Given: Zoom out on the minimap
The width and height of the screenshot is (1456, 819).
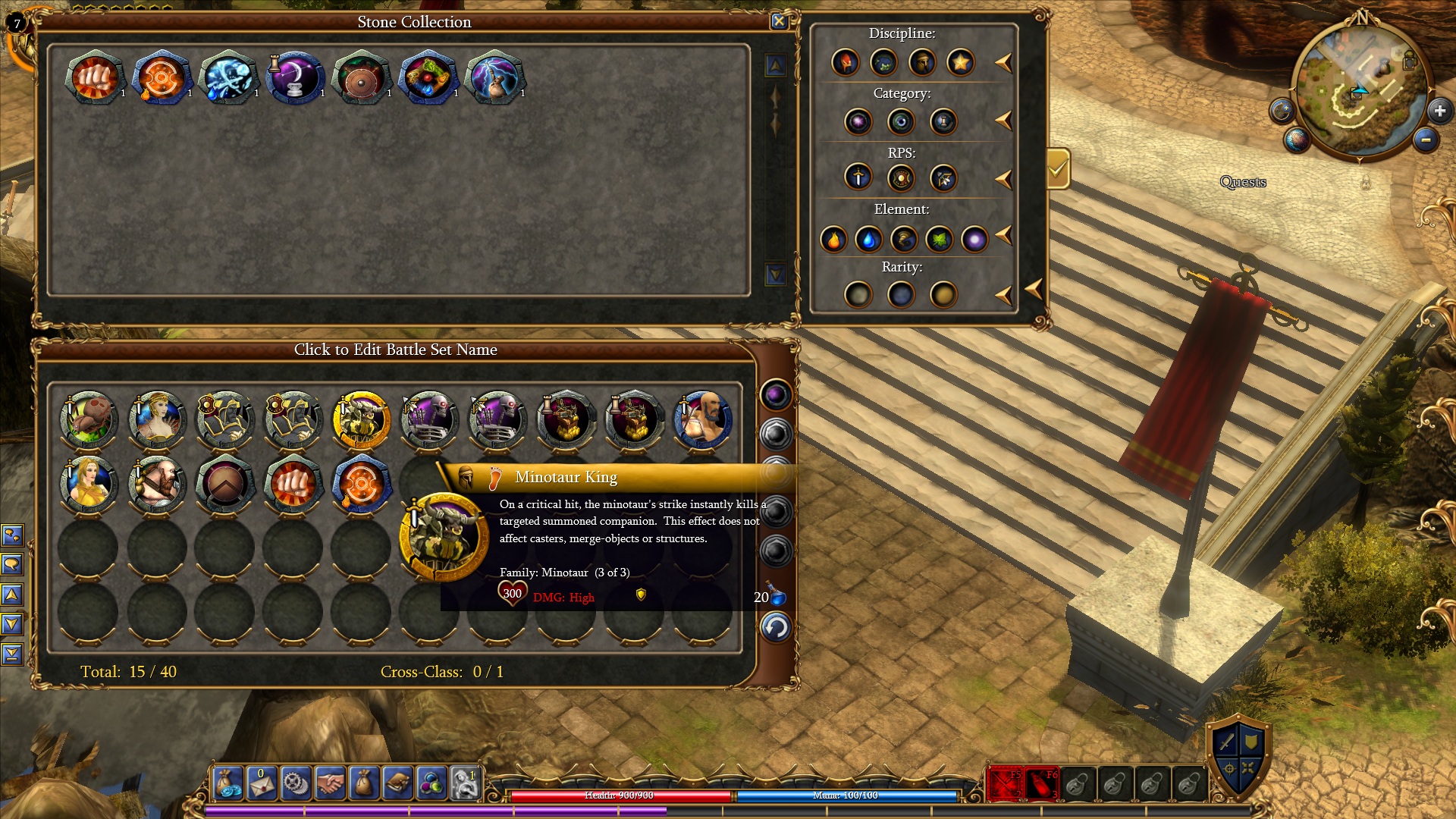Looking at the screenshot, I should coord(1426,140).
